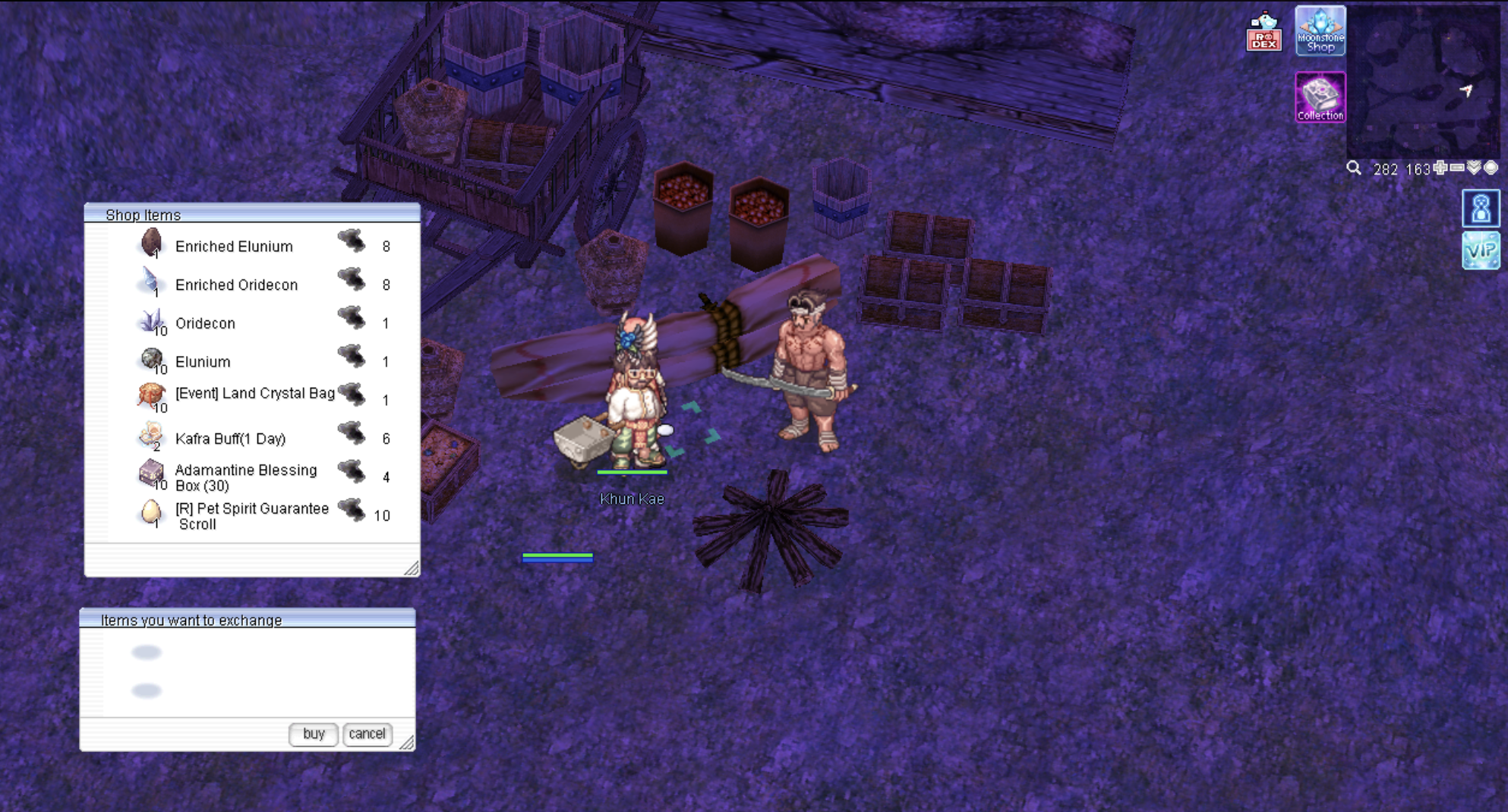Viewport: 1508px width, 812px height.
Task: Open the RODEX mail icon
Action: pos(1264,33)
